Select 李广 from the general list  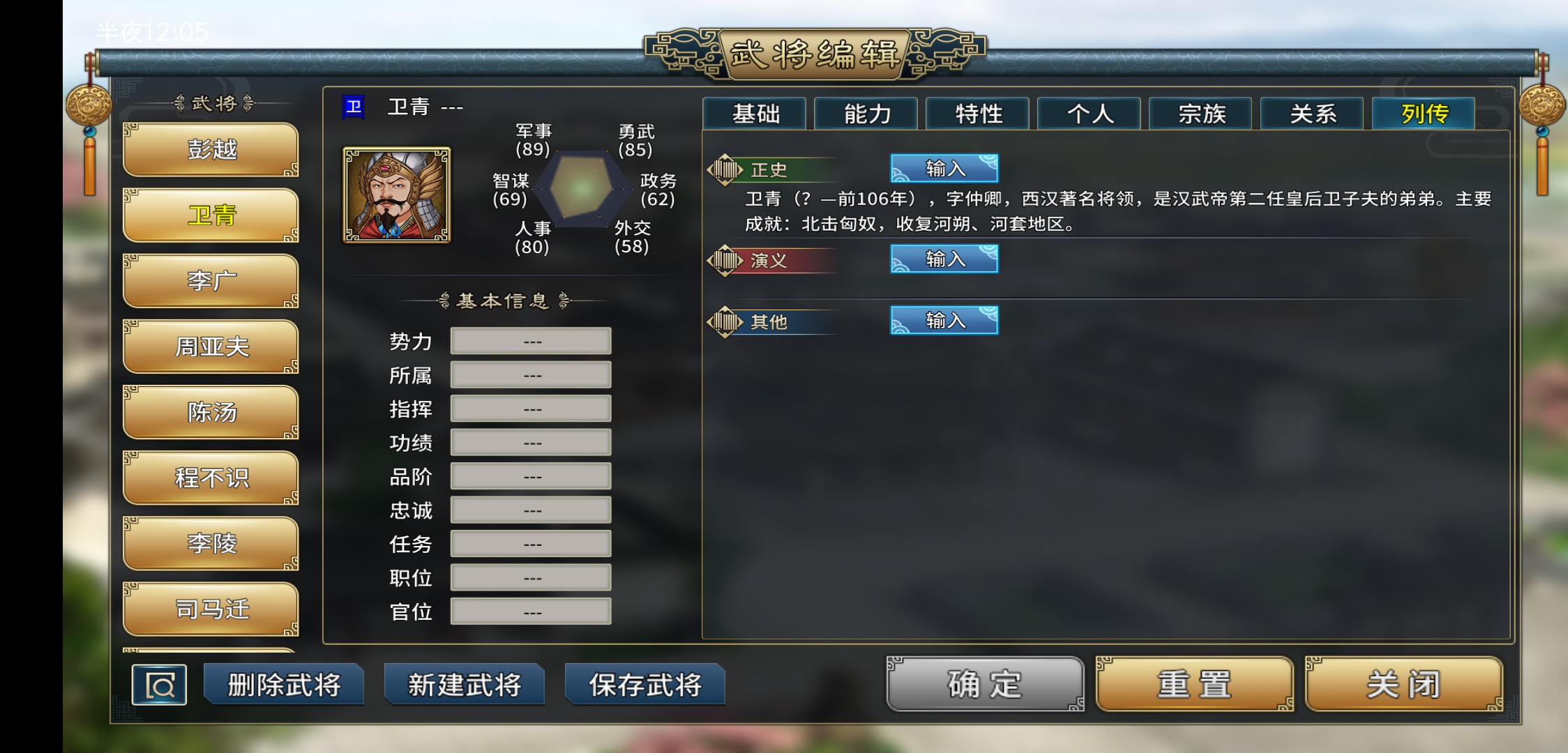pos(210,280)
